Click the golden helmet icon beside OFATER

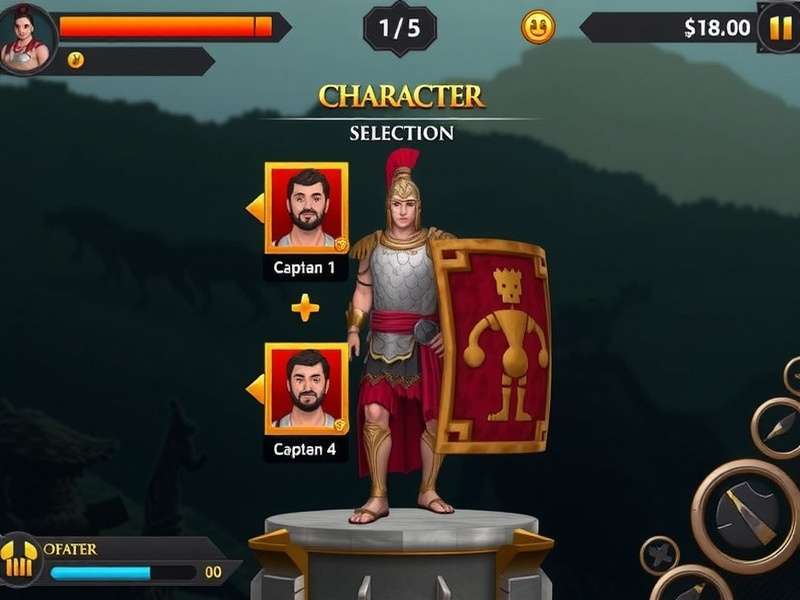[19, 558]
